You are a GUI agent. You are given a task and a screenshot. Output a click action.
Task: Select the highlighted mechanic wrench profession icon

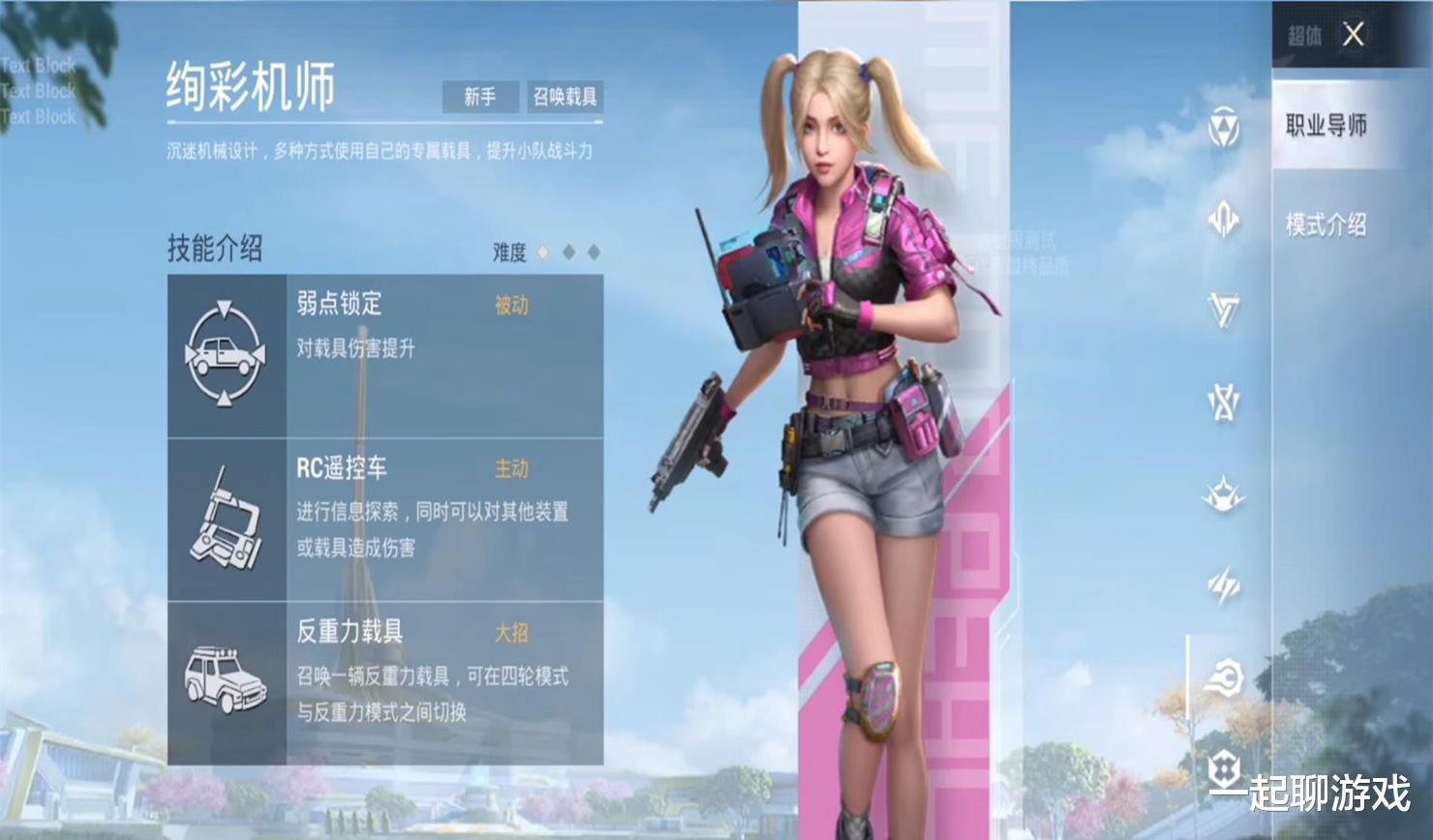coord(1222,679)
